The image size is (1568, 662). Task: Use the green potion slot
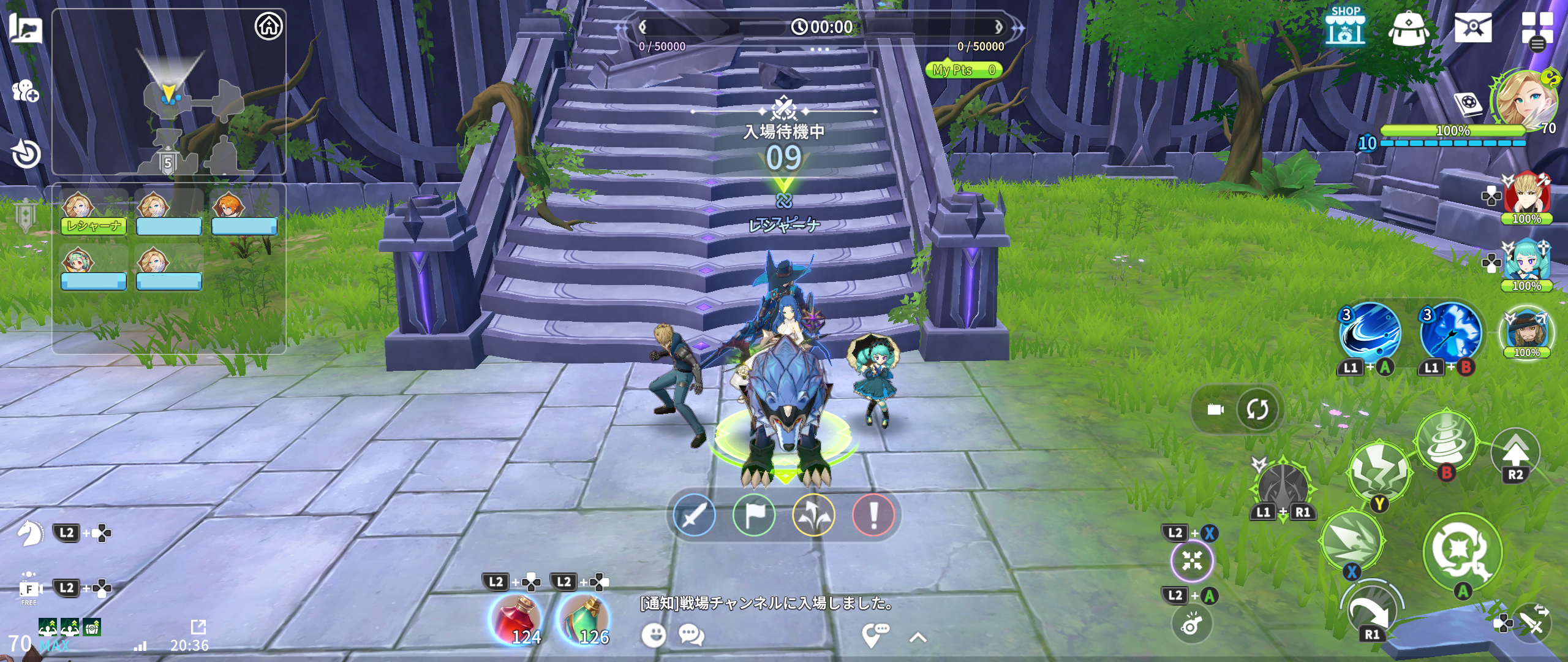coord(585,618)
